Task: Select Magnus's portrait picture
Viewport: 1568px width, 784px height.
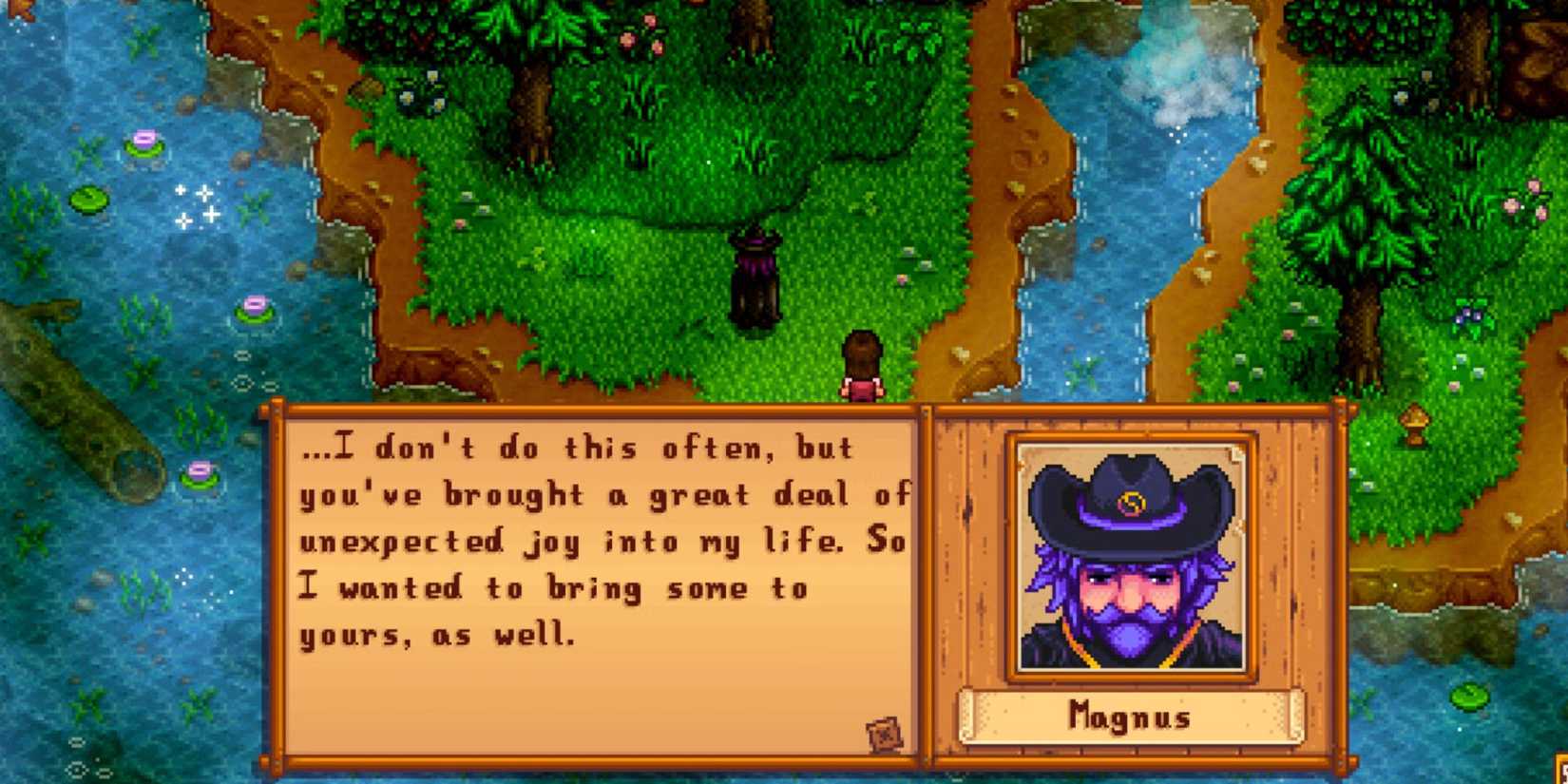Action: [1131, 556]
